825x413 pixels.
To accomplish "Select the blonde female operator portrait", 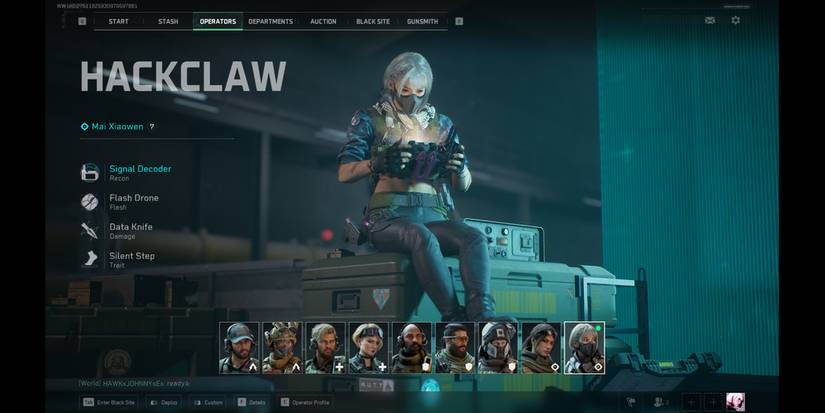I will point(366,347).
